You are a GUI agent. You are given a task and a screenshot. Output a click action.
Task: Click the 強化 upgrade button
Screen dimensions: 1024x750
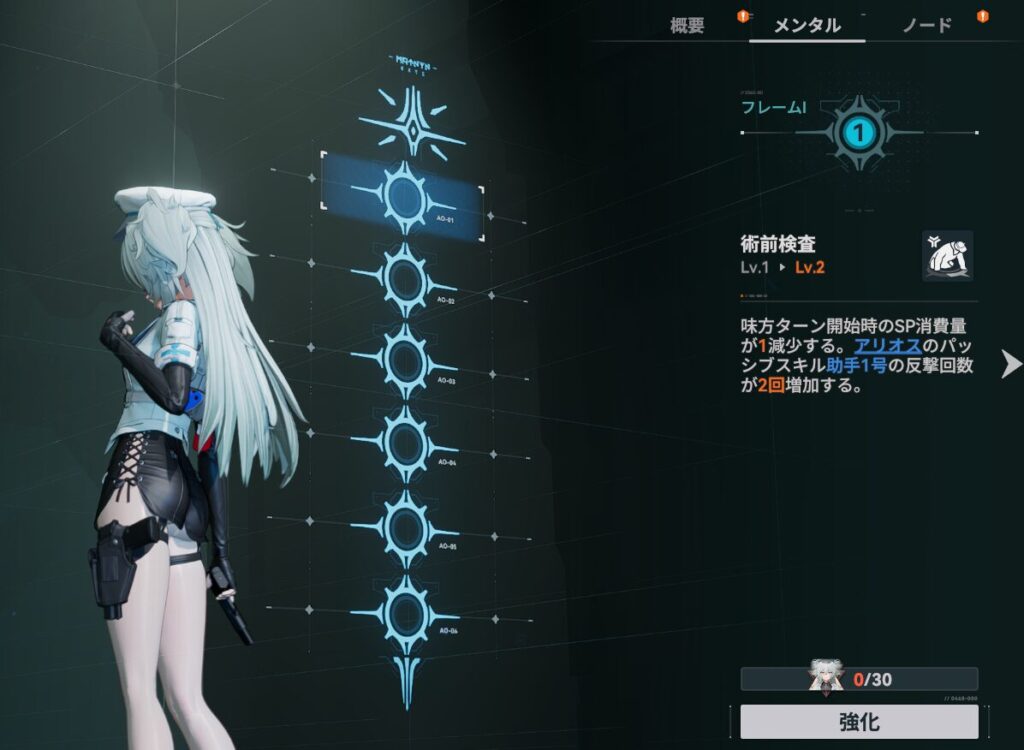click(x=859, y=721)
